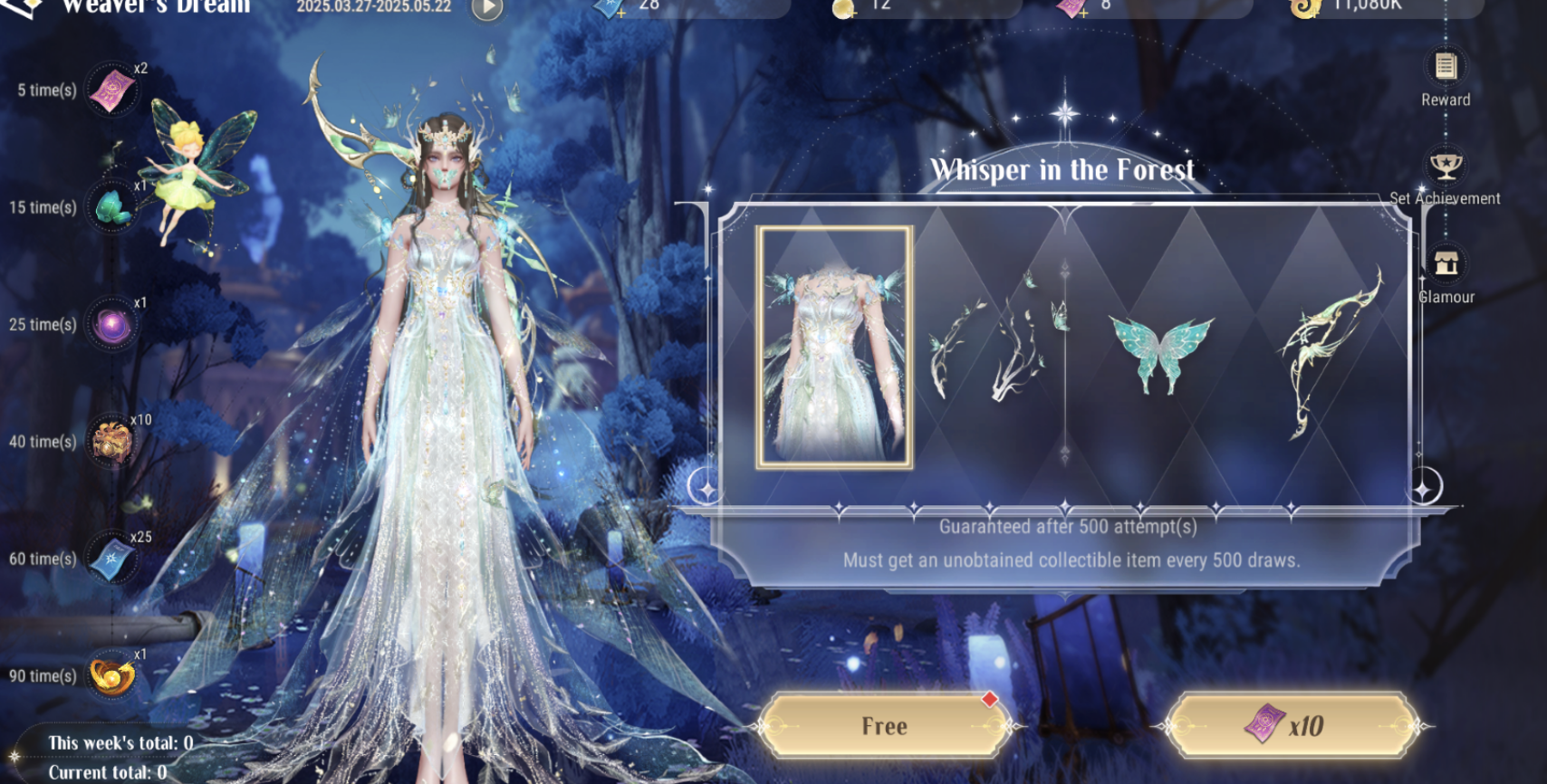Go to previous collection with left arrow
1547x784 pixels.
coord(704,487)
